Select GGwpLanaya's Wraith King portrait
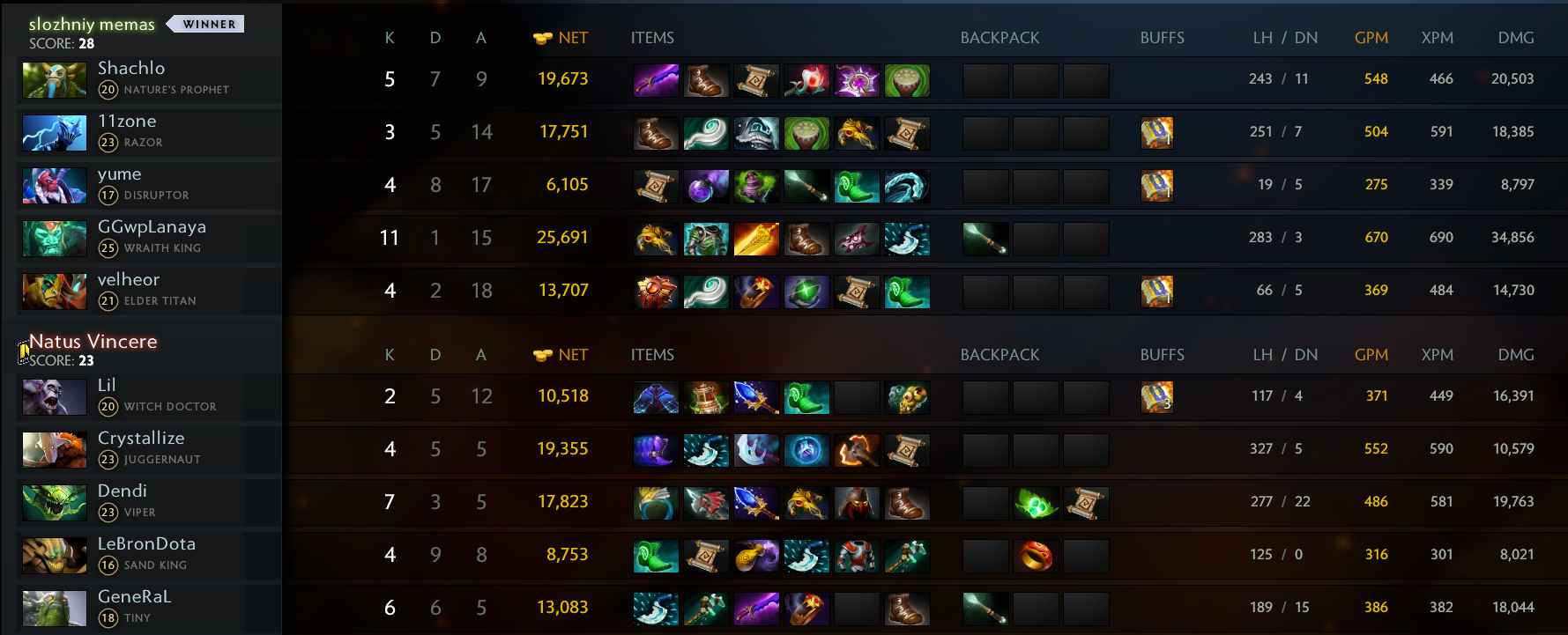This screenshot has width=1568, height=635. (54, 239)
